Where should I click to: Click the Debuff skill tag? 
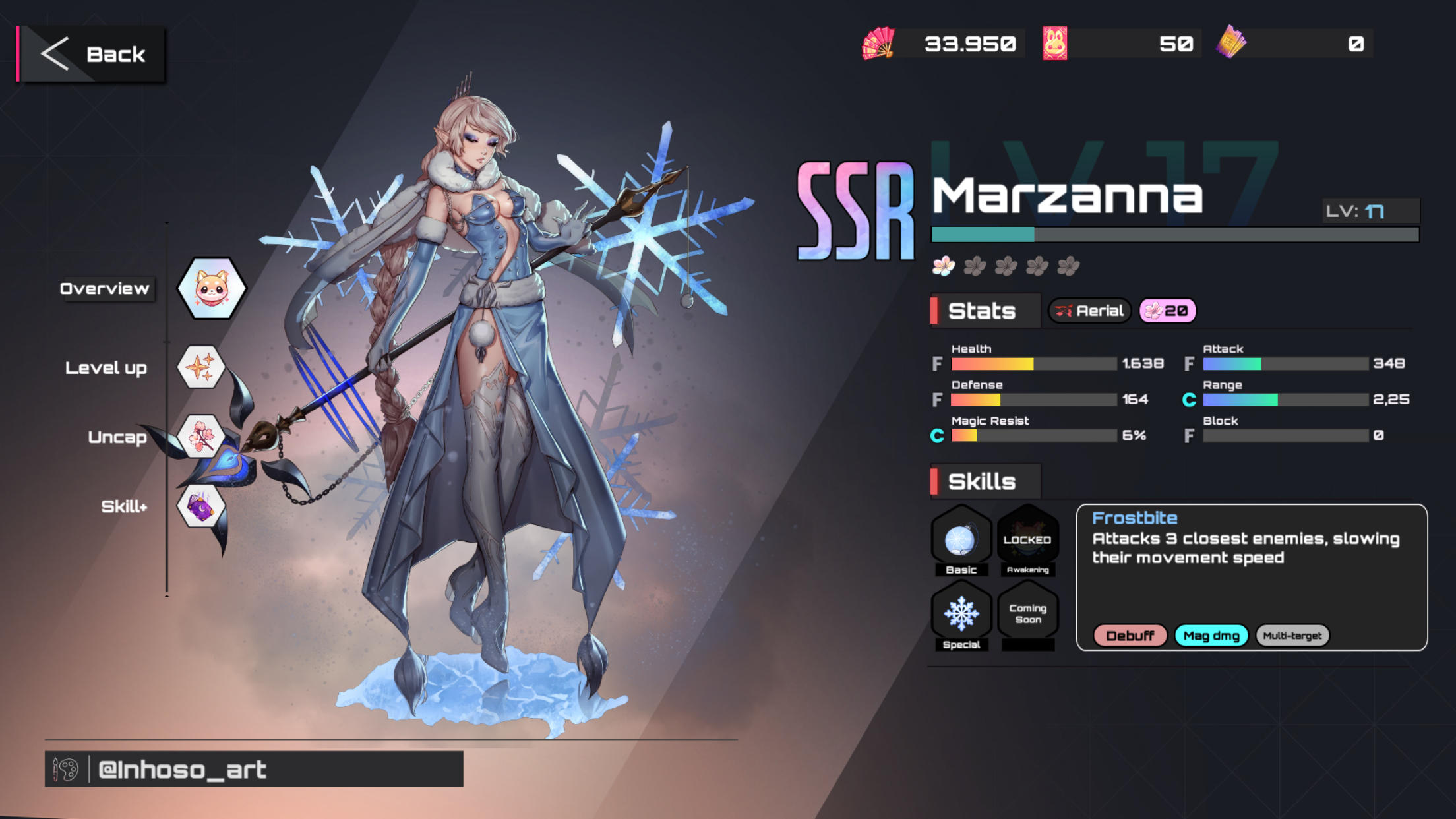tap(1130, 636)
